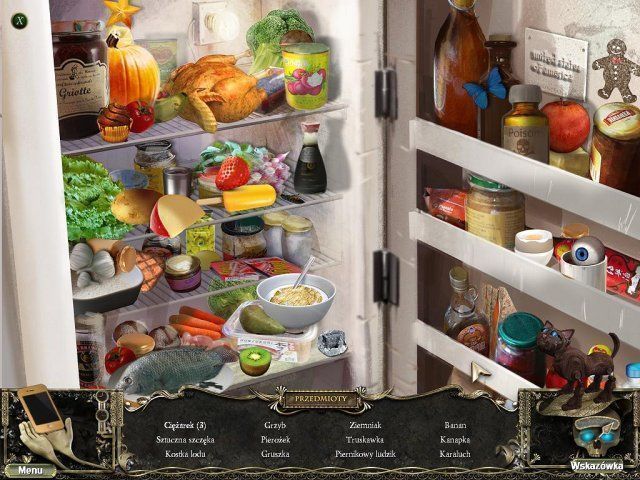Close the scene with the green X
The width and height of the screenshot is (640, 480).
coord(18,18)
